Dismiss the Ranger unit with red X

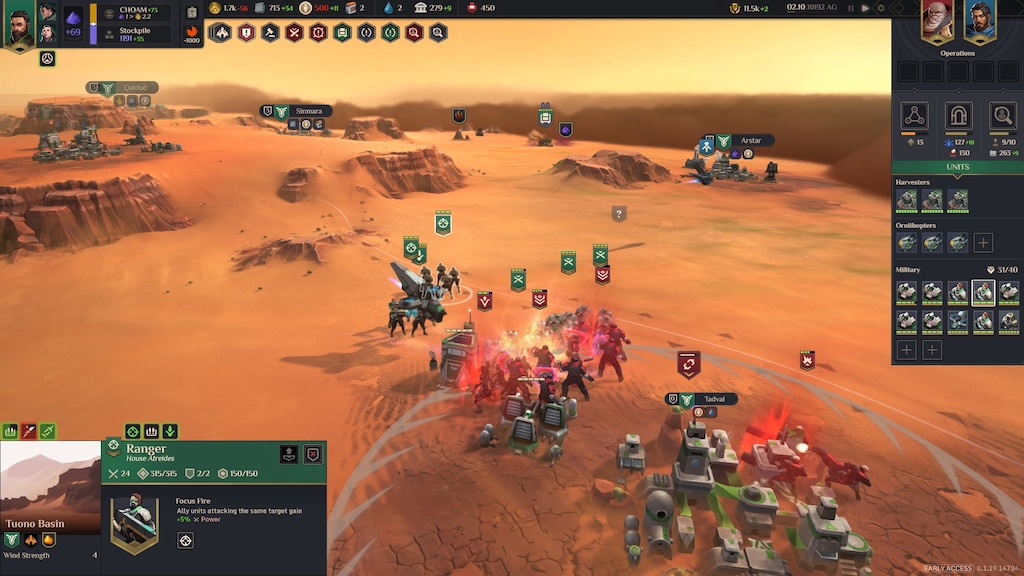coord(313,454)
